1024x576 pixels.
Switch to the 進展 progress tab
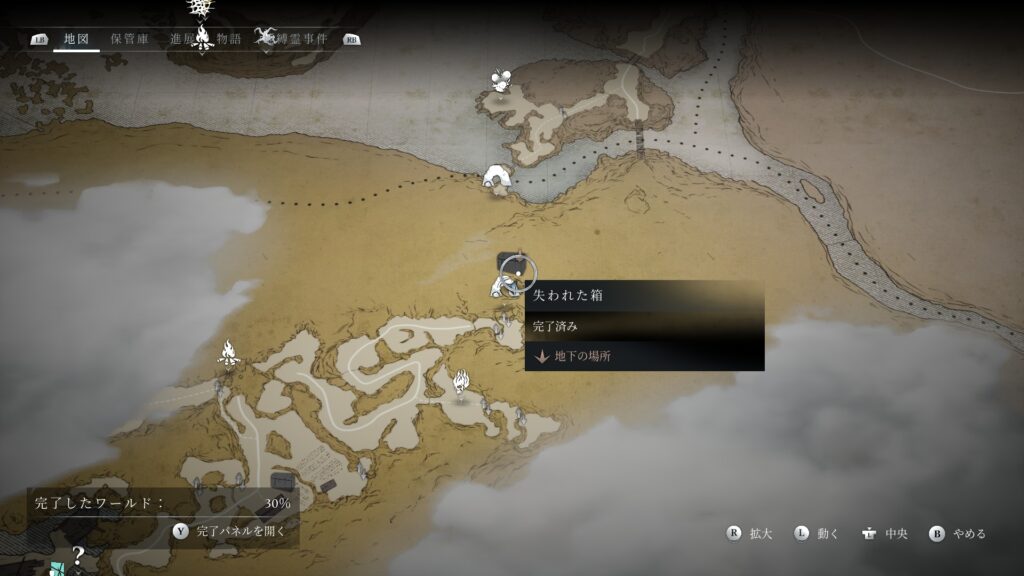tap(183, 39)
